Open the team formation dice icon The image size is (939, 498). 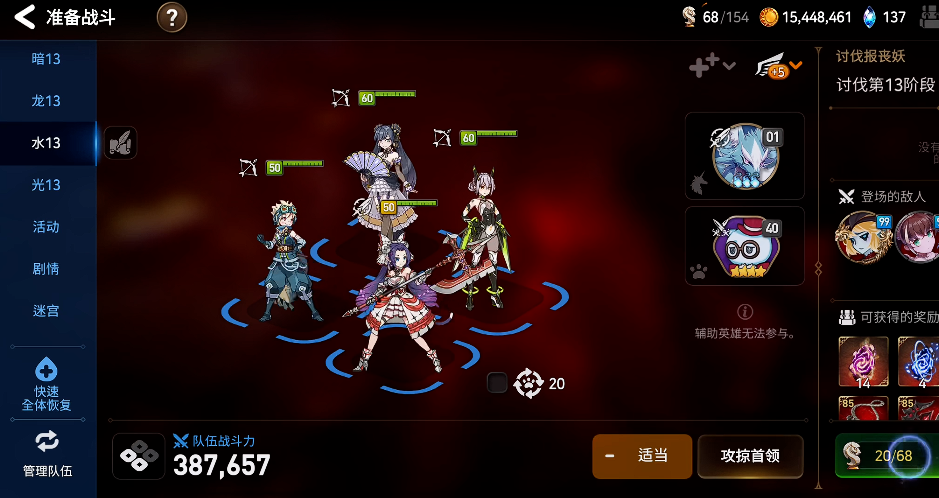point(139,456)
